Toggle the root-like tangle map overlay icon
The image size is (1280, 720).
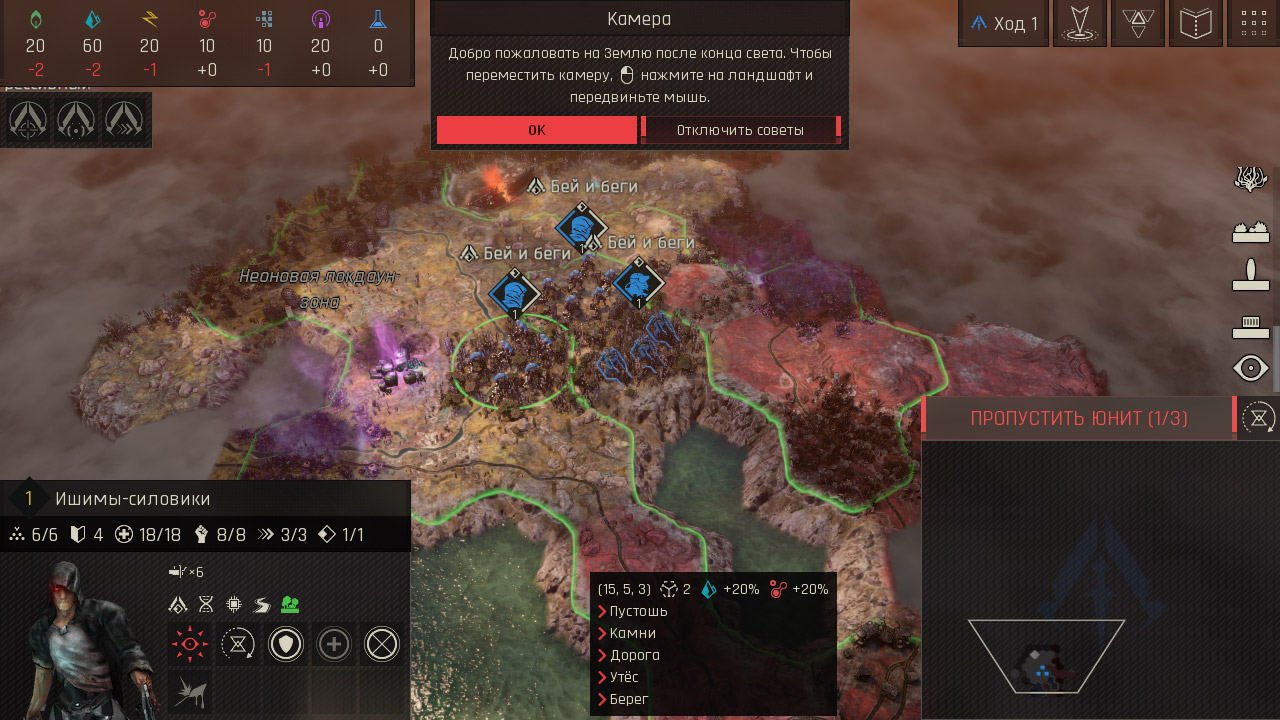pos(1251,179)
